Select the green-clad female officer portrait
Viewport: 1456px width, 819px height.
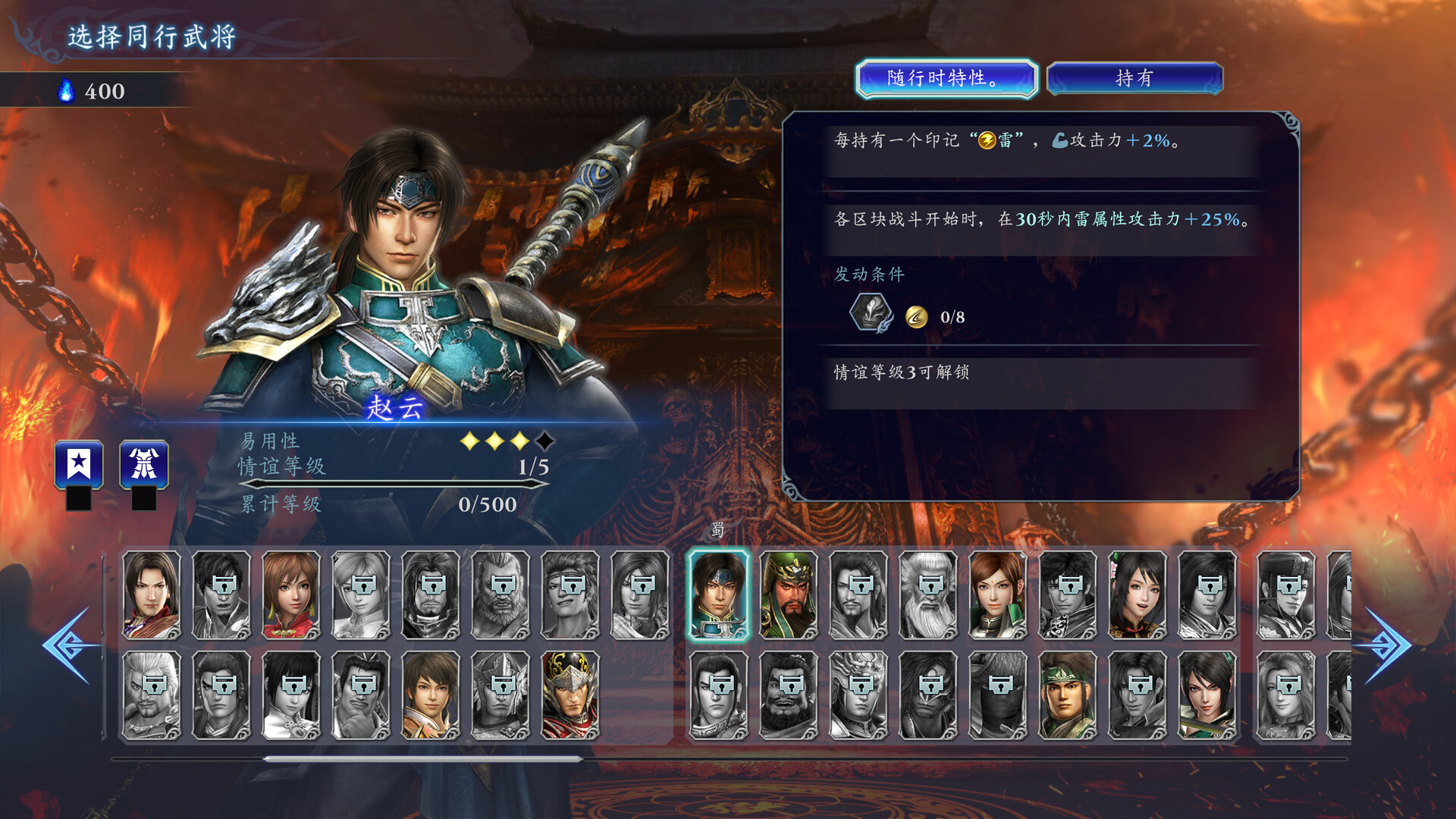(997, 595)
